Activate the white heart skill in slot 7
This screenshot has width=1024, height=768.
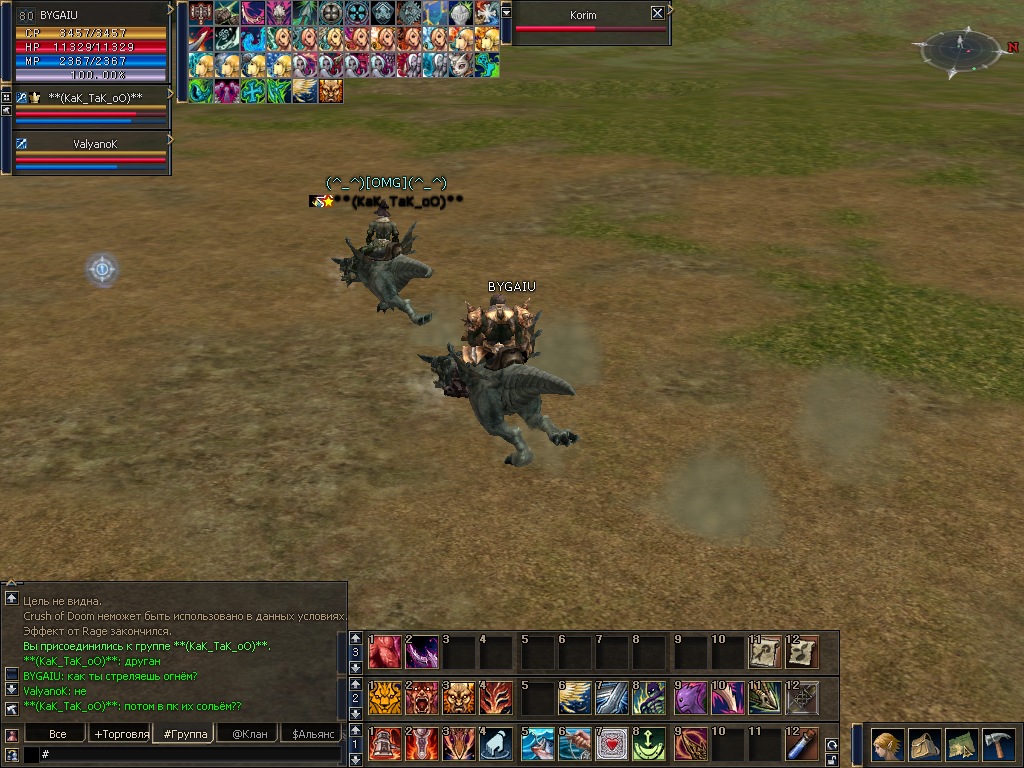click(x=612, y=743)
